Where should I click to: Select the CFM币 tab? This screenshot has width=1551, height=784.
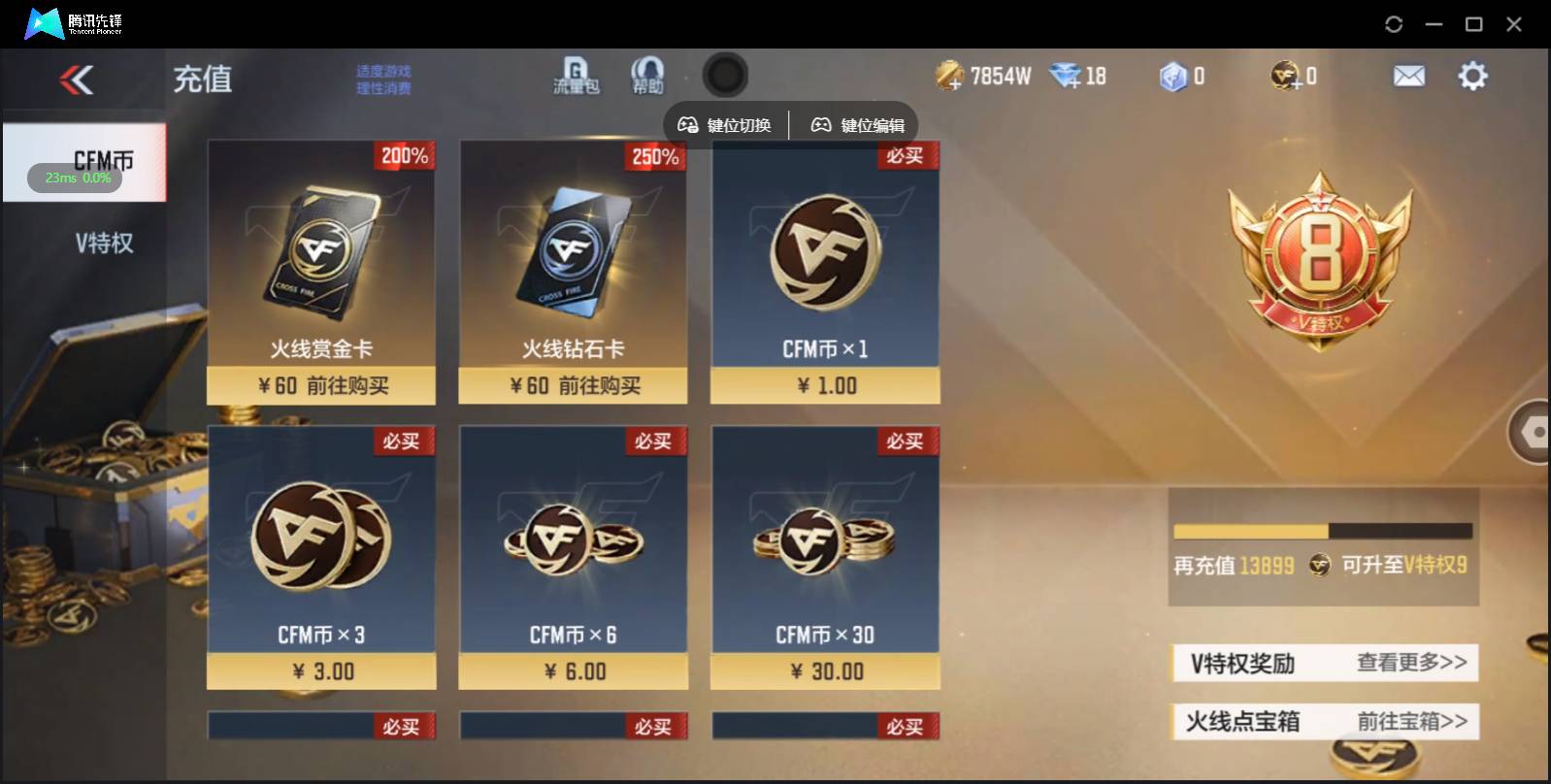tap(102, 160)
